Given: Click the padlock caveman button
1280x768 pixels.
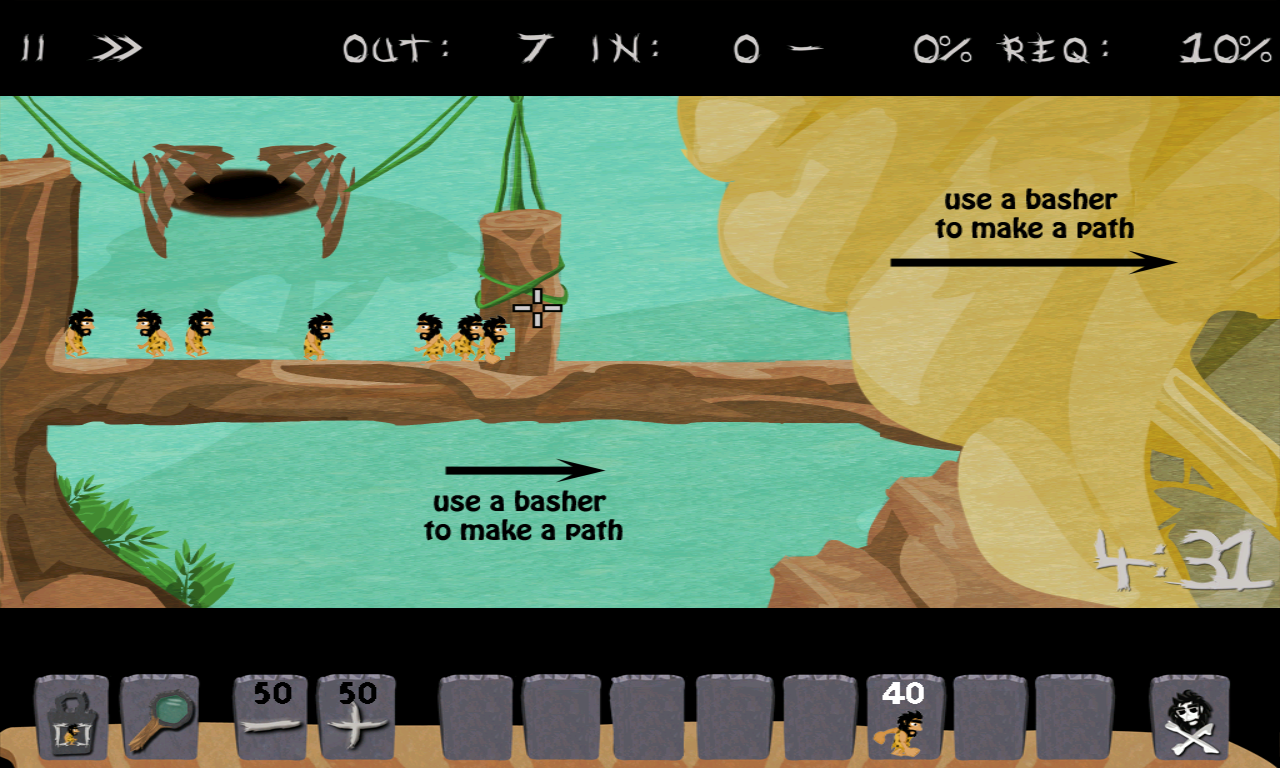Looking at the screenshot, I should pyautogui.click(x=71, y=718).
